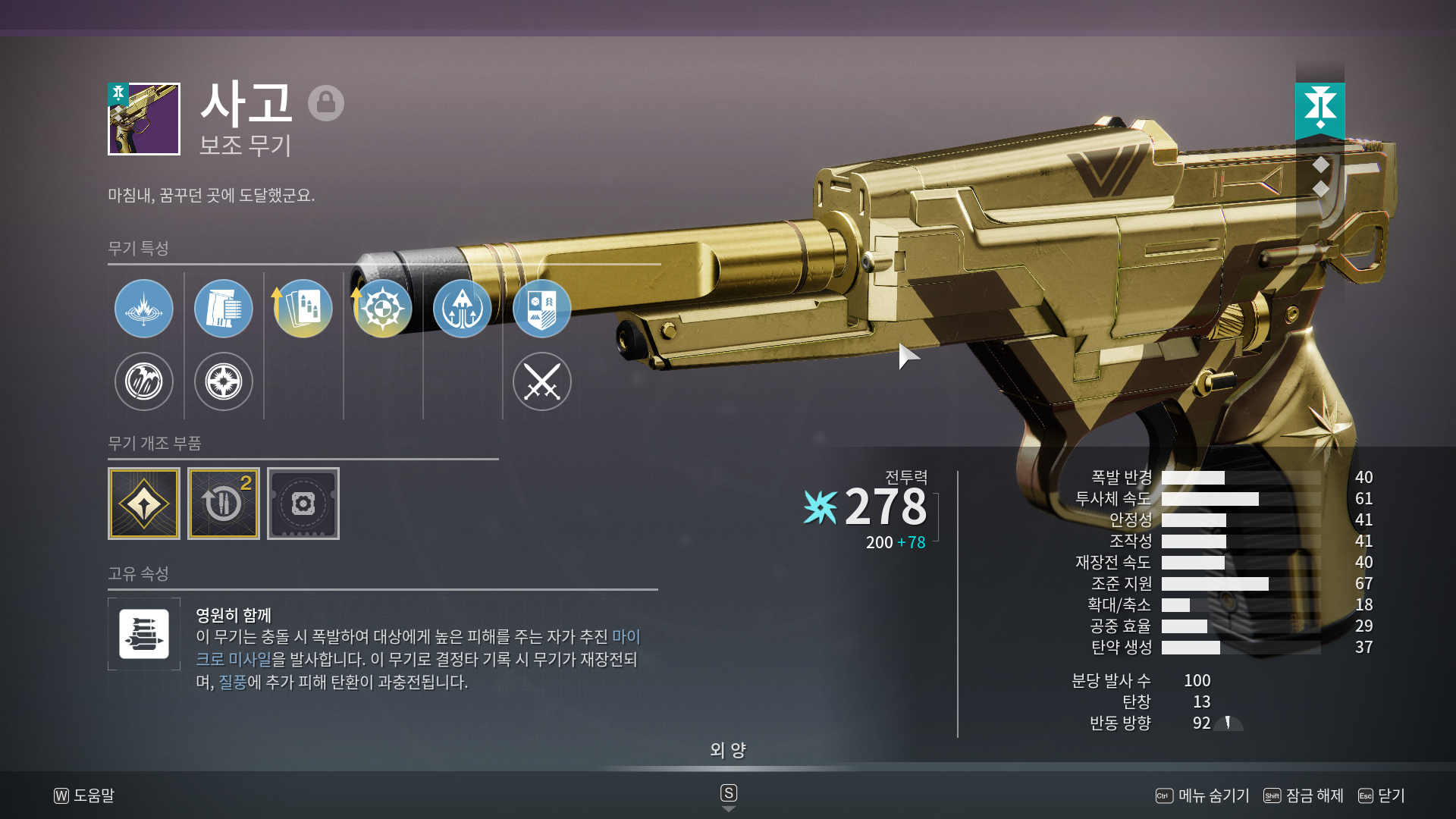Open the crossed swords kill tracker
Viewport: 1456px width, 819px height.
click(542, 381)
